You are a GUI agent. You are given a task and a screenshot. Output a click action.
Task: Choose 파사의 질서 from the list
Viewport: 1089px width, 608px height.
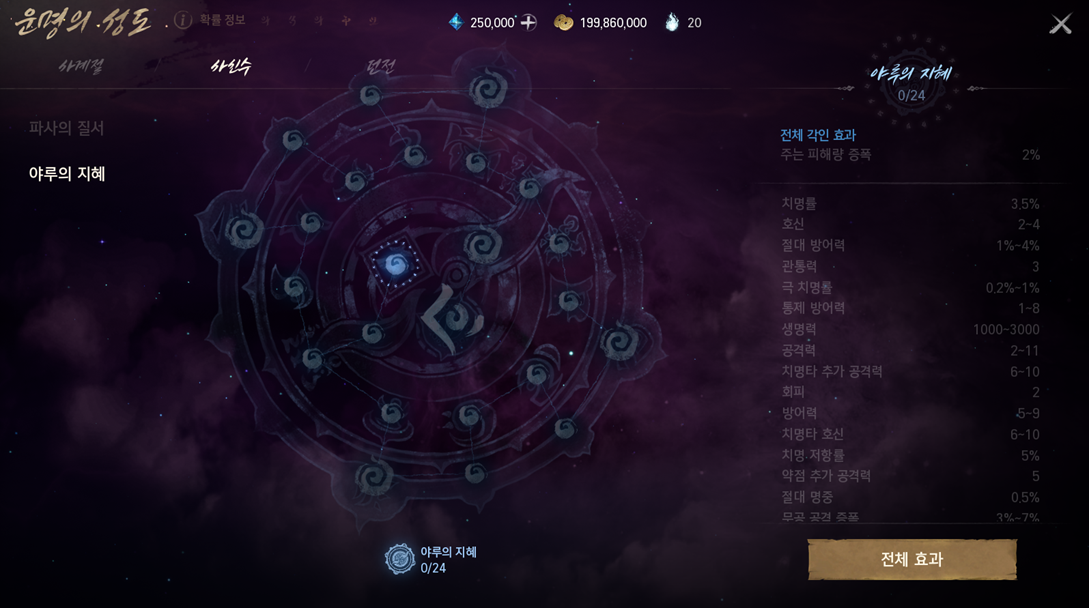67,128
